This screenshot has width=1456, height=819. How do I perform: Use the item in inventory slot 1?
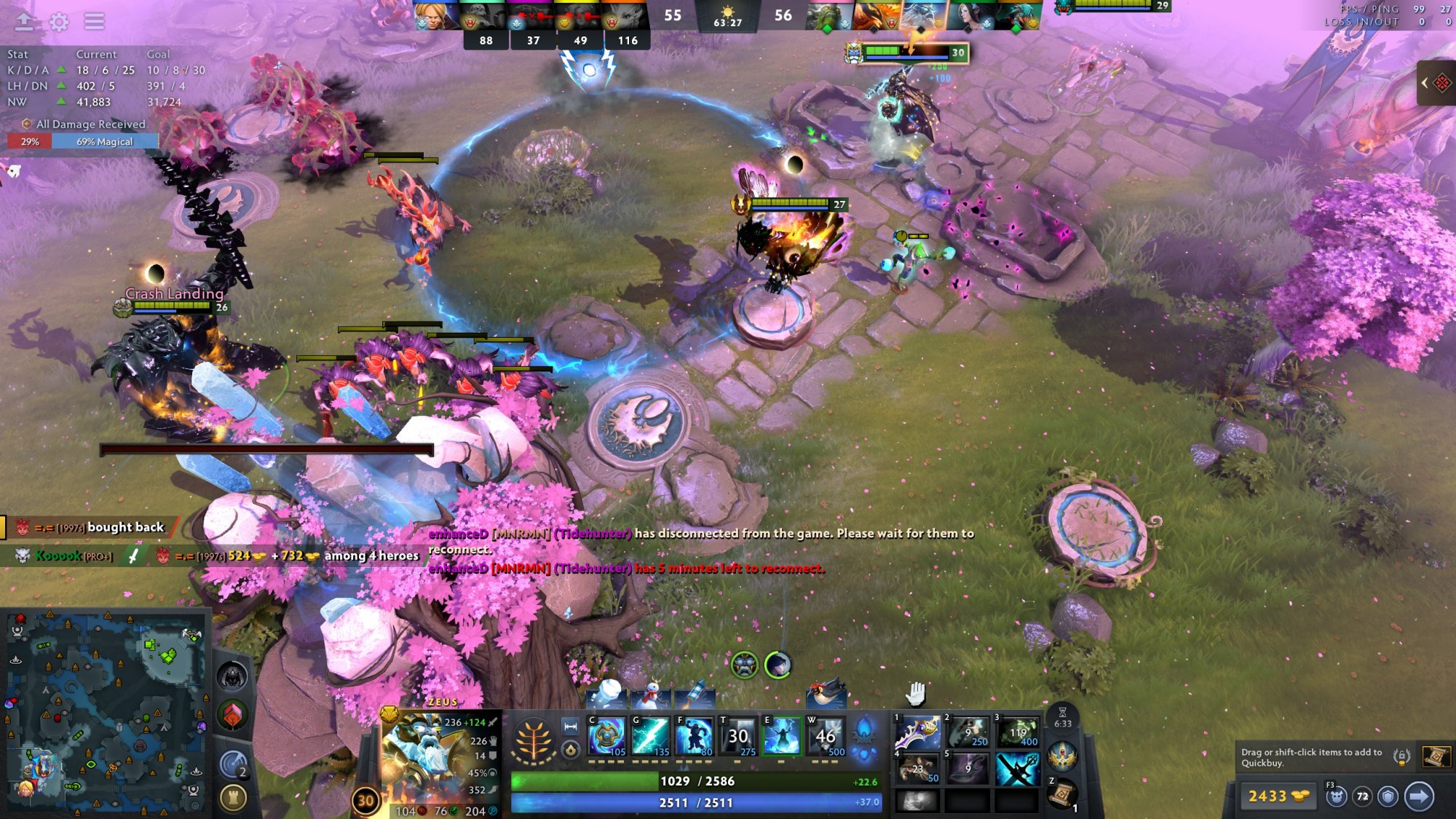[x=917, y=732]
